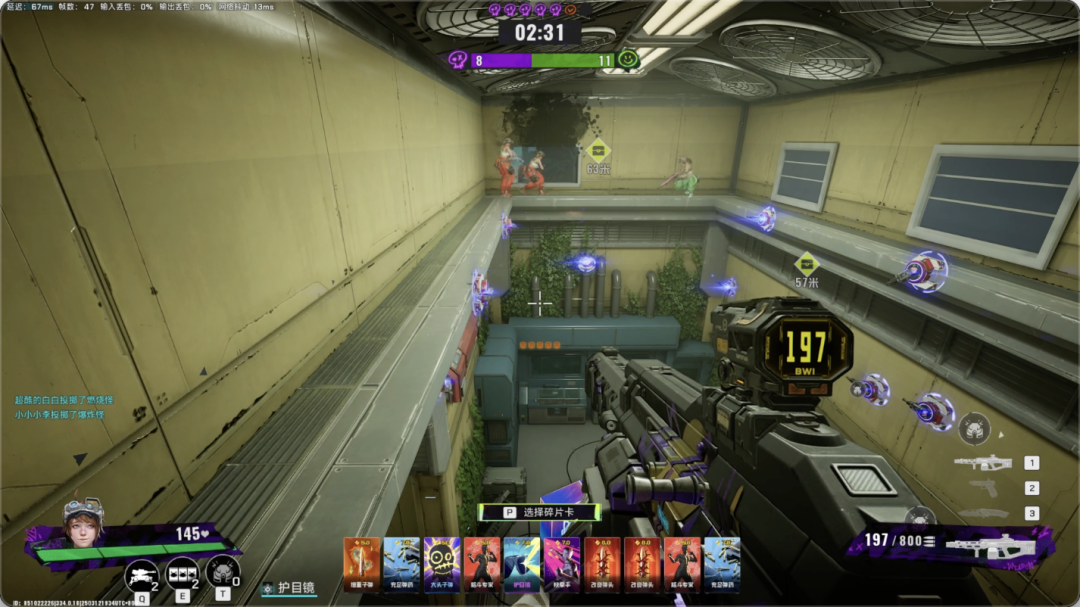Viewport: 1080px width, 607px height.
Task: Switch to the knife melee slot
Action: coord(983,513)
